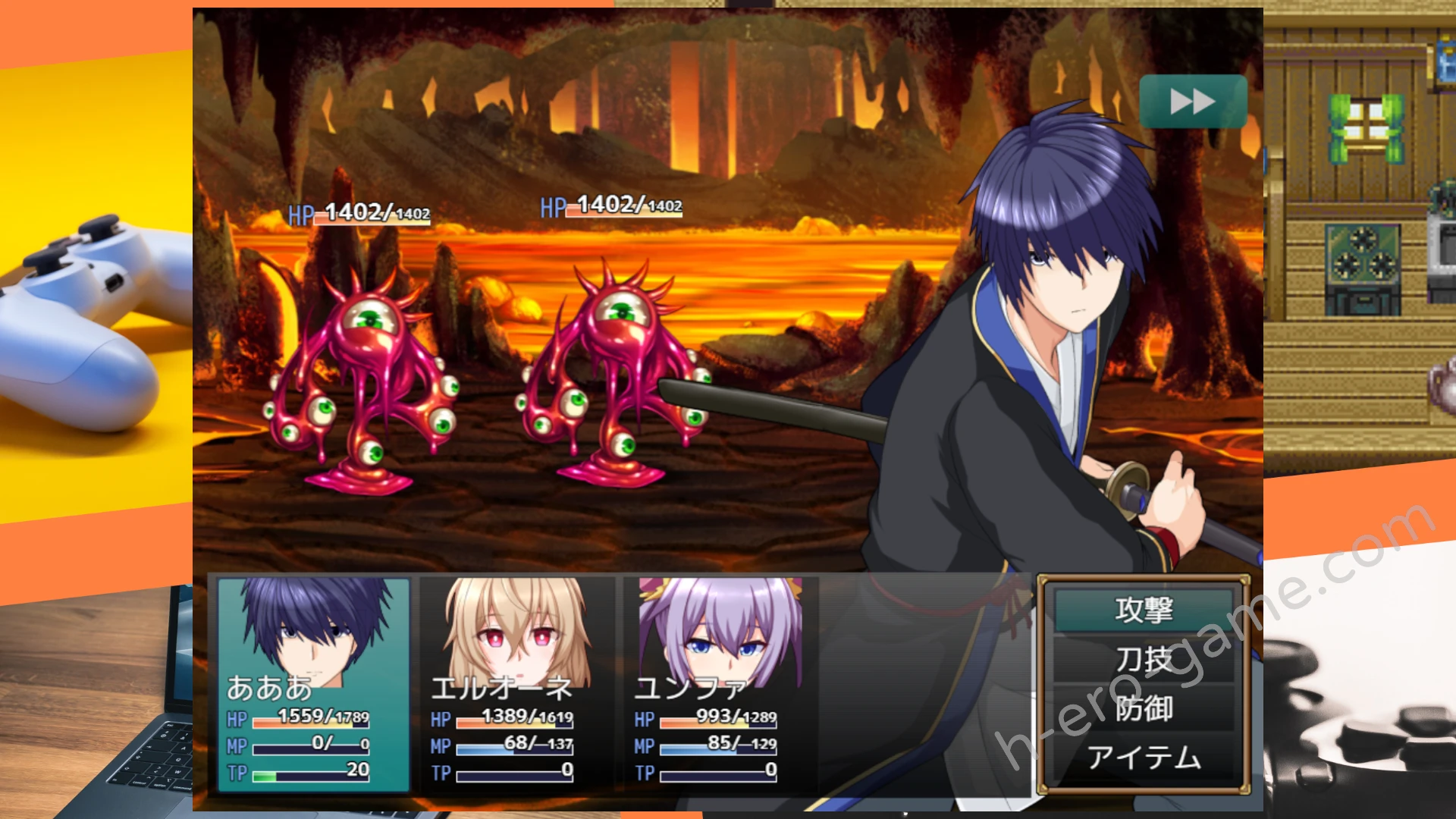The width and height of the screenshot is (1456, 819).
Task: Choose the 攻撃 attack command
Action: [x=1144, y=610]
